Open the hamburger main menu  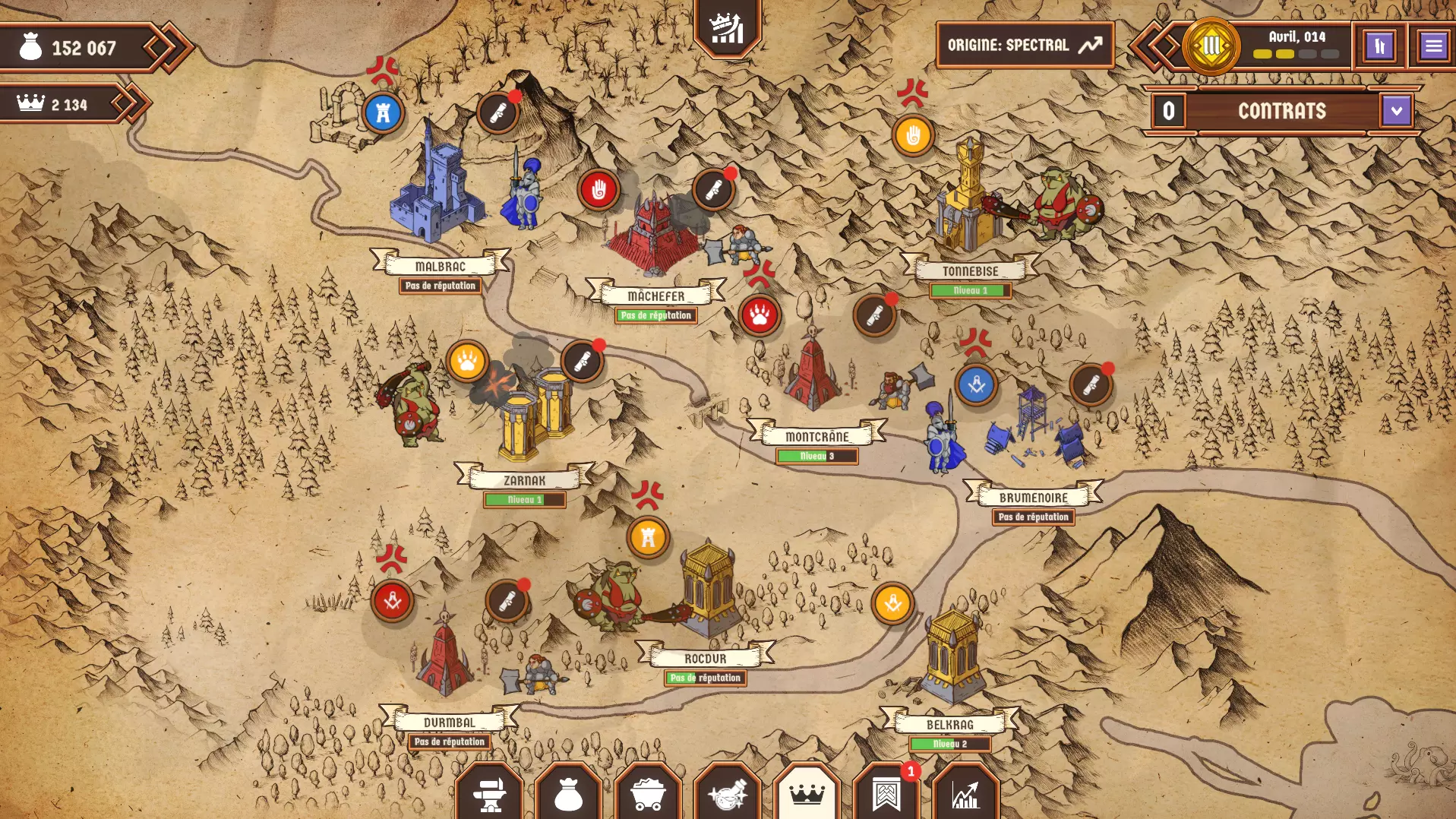coord(1433,46)
